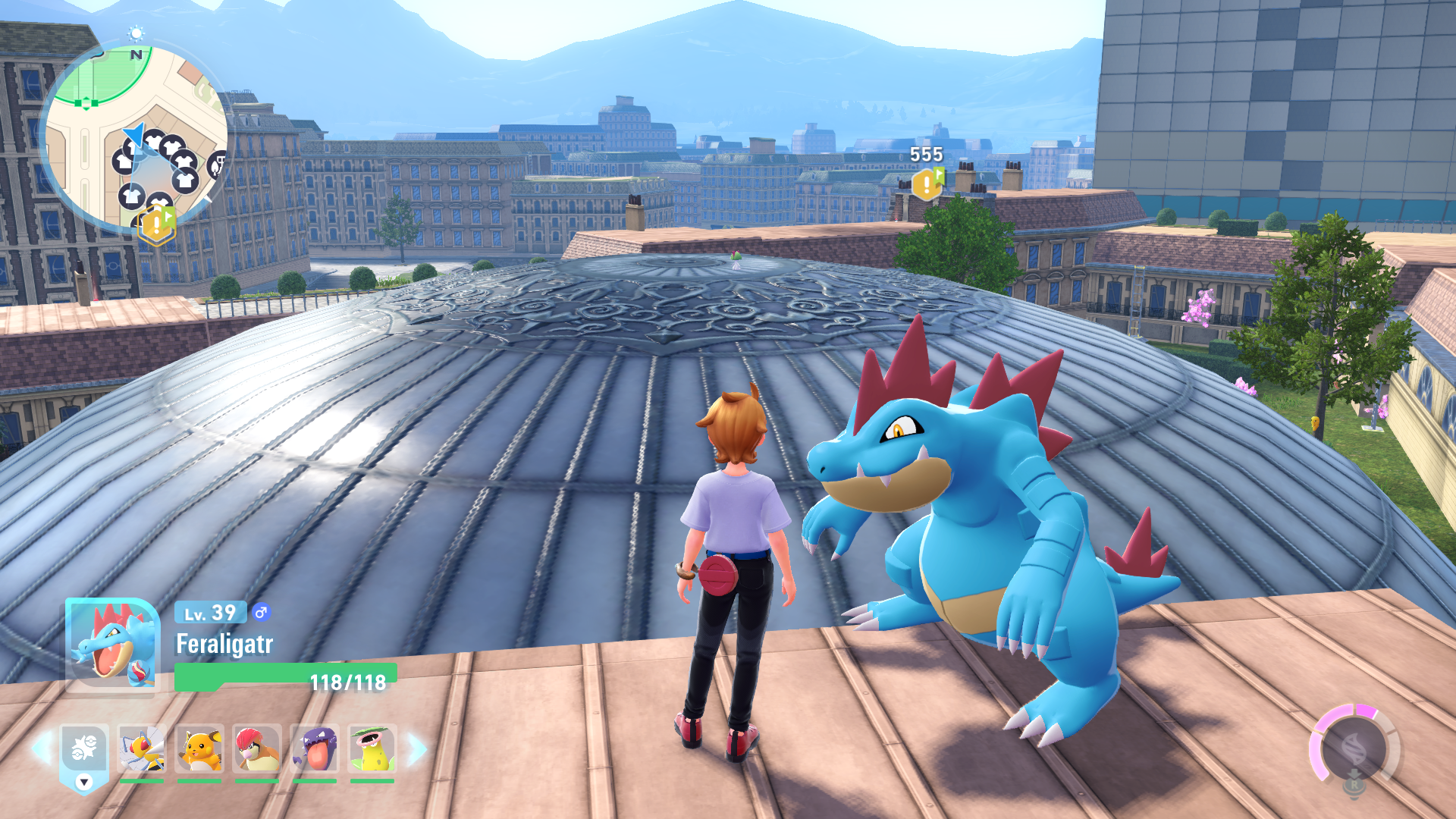Select the tree and building icon on the minimap
1456x819 pixels.
(218, 163)
